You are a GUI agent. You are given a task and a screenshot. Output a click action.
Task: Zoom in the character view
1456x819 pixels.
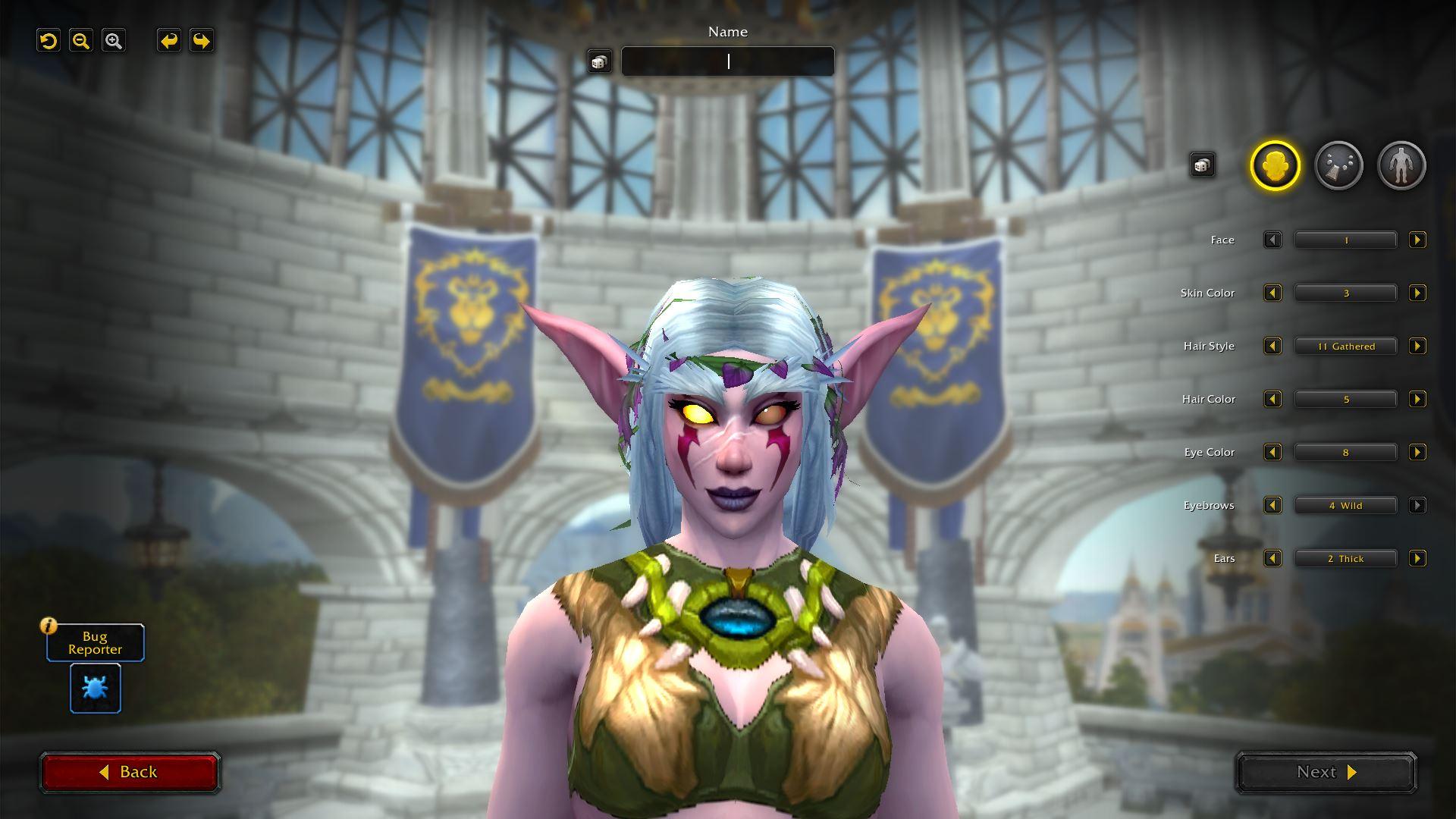tap(114, 41)
